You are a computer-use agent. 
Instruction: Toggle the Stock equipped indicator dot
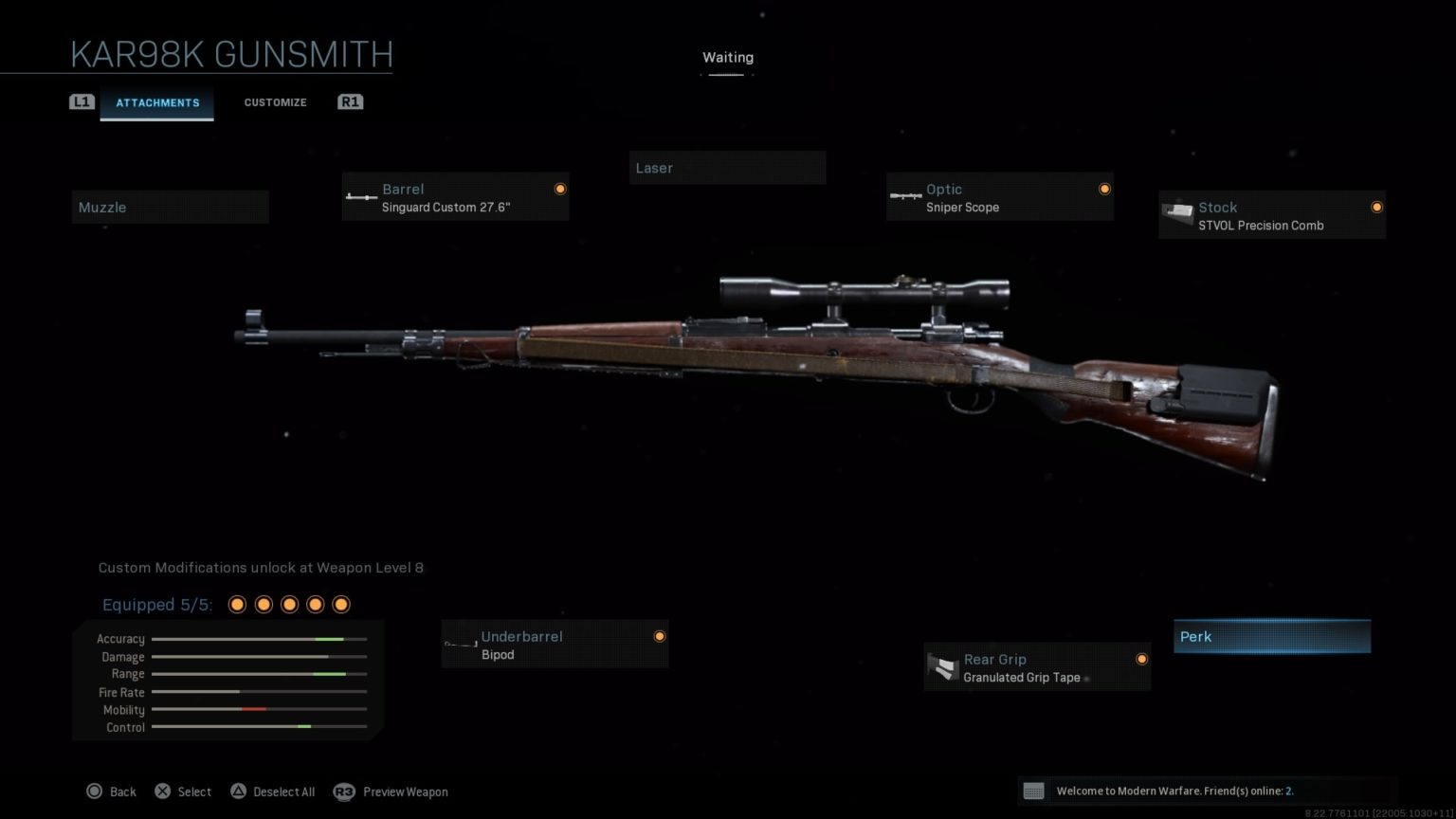click(1376, 207)
